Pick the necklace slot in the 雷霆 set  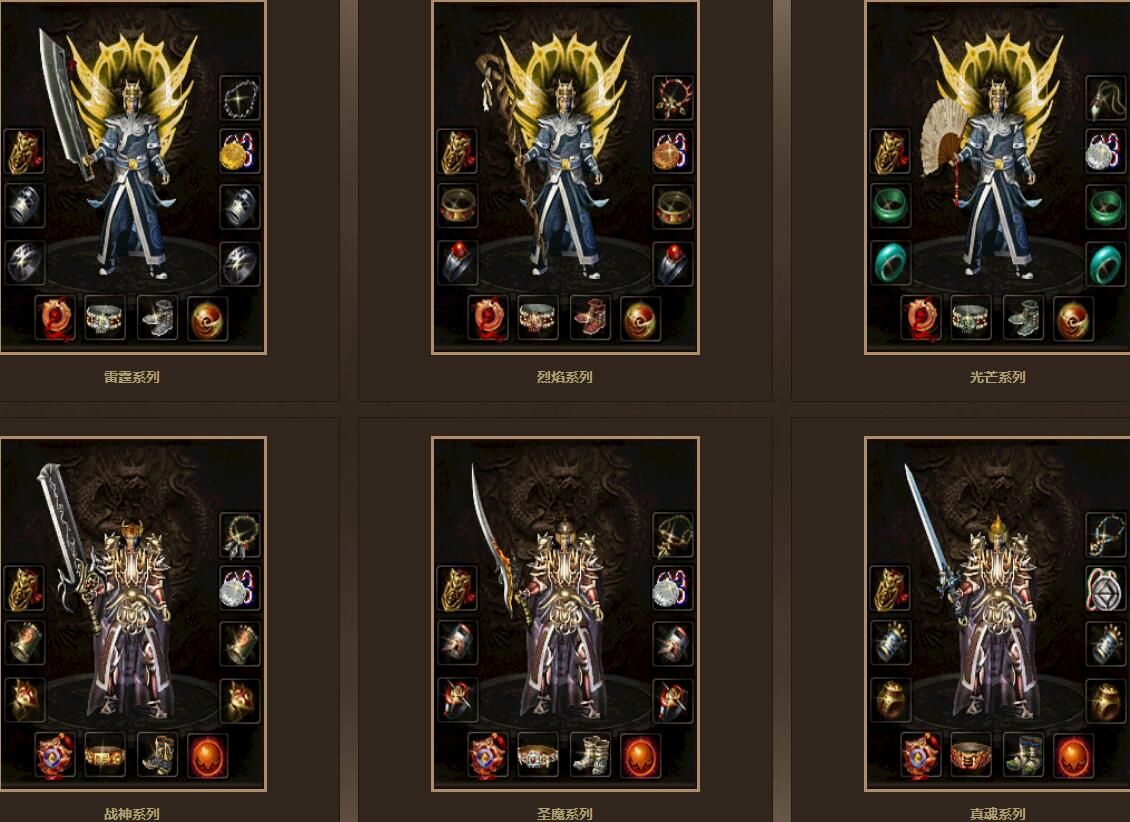point(240,98)
